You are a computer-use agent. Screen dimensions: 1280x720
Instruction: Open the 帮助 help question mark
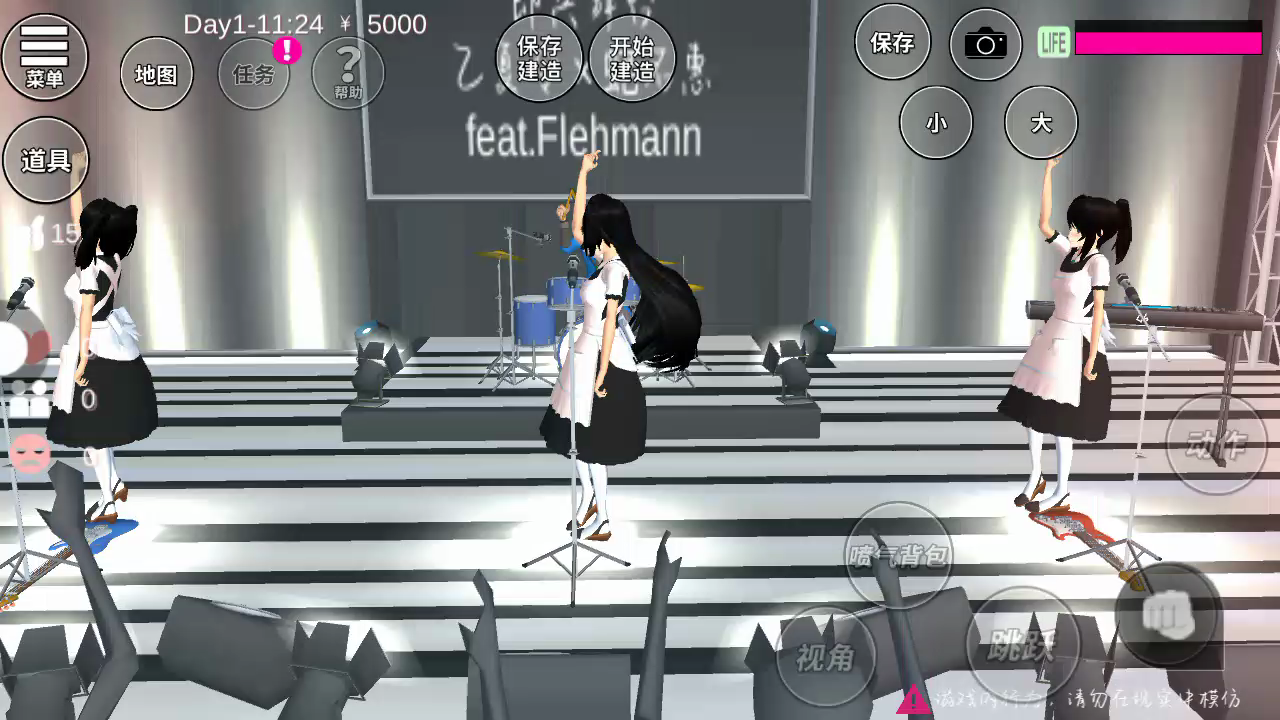point(348,74)
